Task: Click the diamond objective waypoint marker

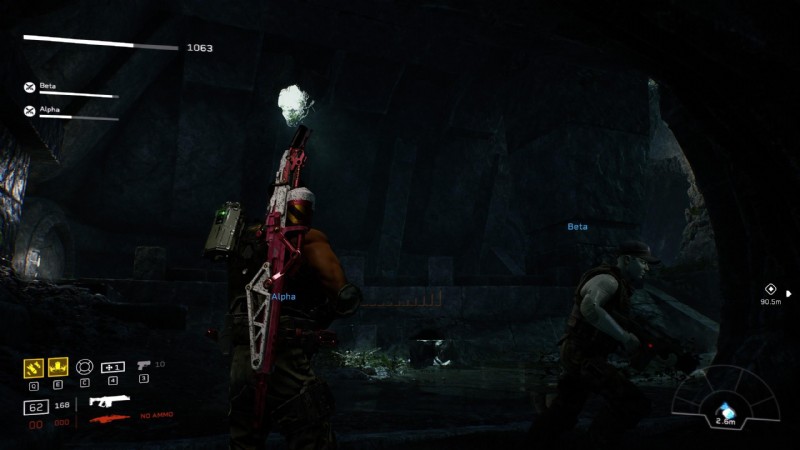Action: click(770, 289)
